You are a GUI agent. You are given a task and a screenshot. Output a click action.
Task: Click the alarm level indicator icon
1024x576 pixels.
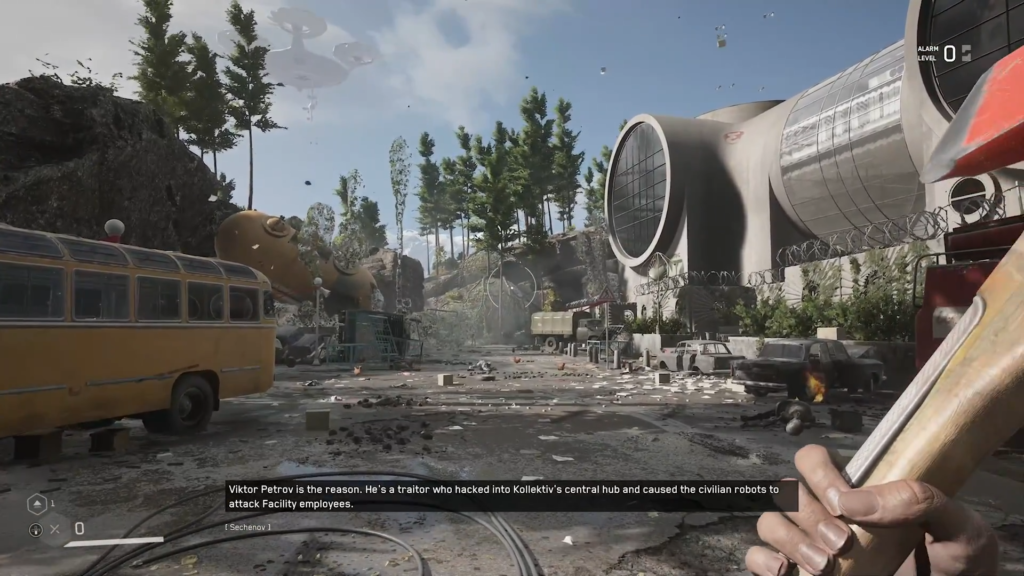[x=965, y=54]
